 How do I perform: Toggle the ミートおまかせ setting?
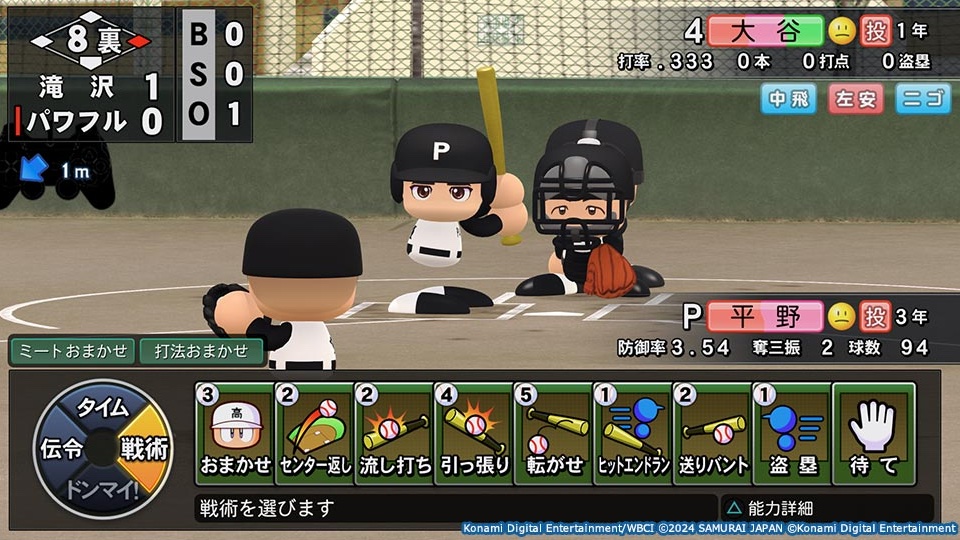pos(72,351)
